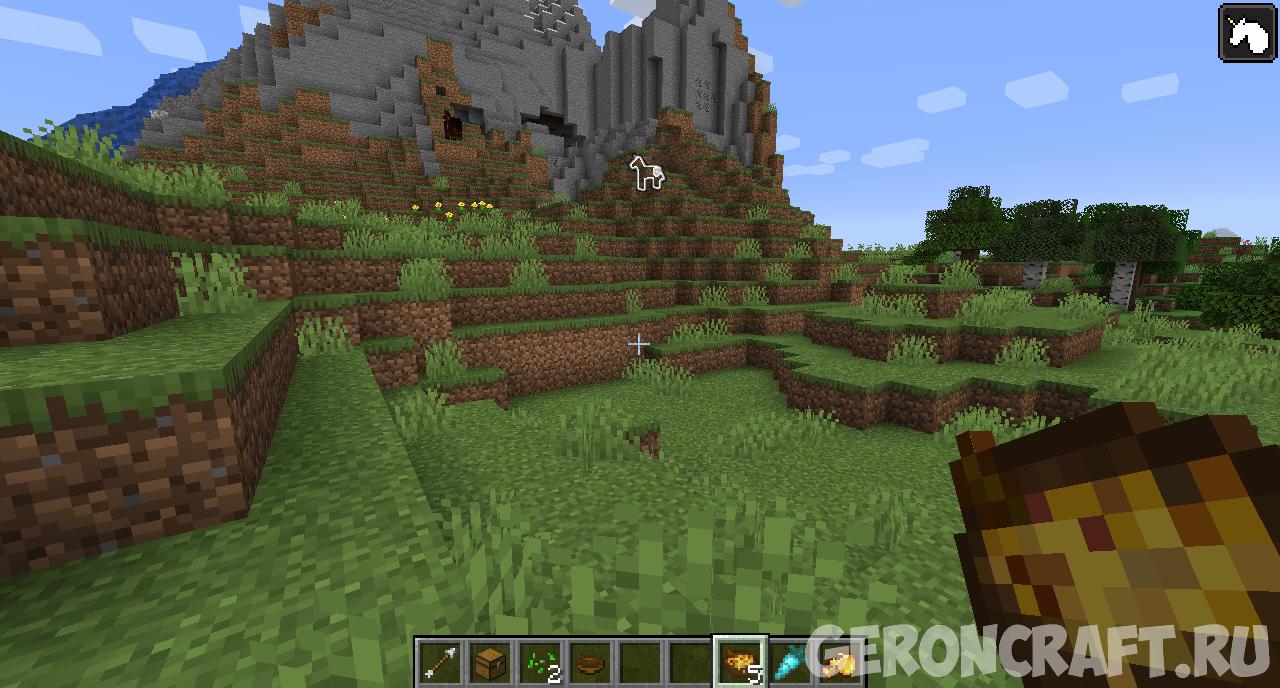1280x688 pixels.
Task: Select the wooden chest hotbar slot
Action: (490, 662)
